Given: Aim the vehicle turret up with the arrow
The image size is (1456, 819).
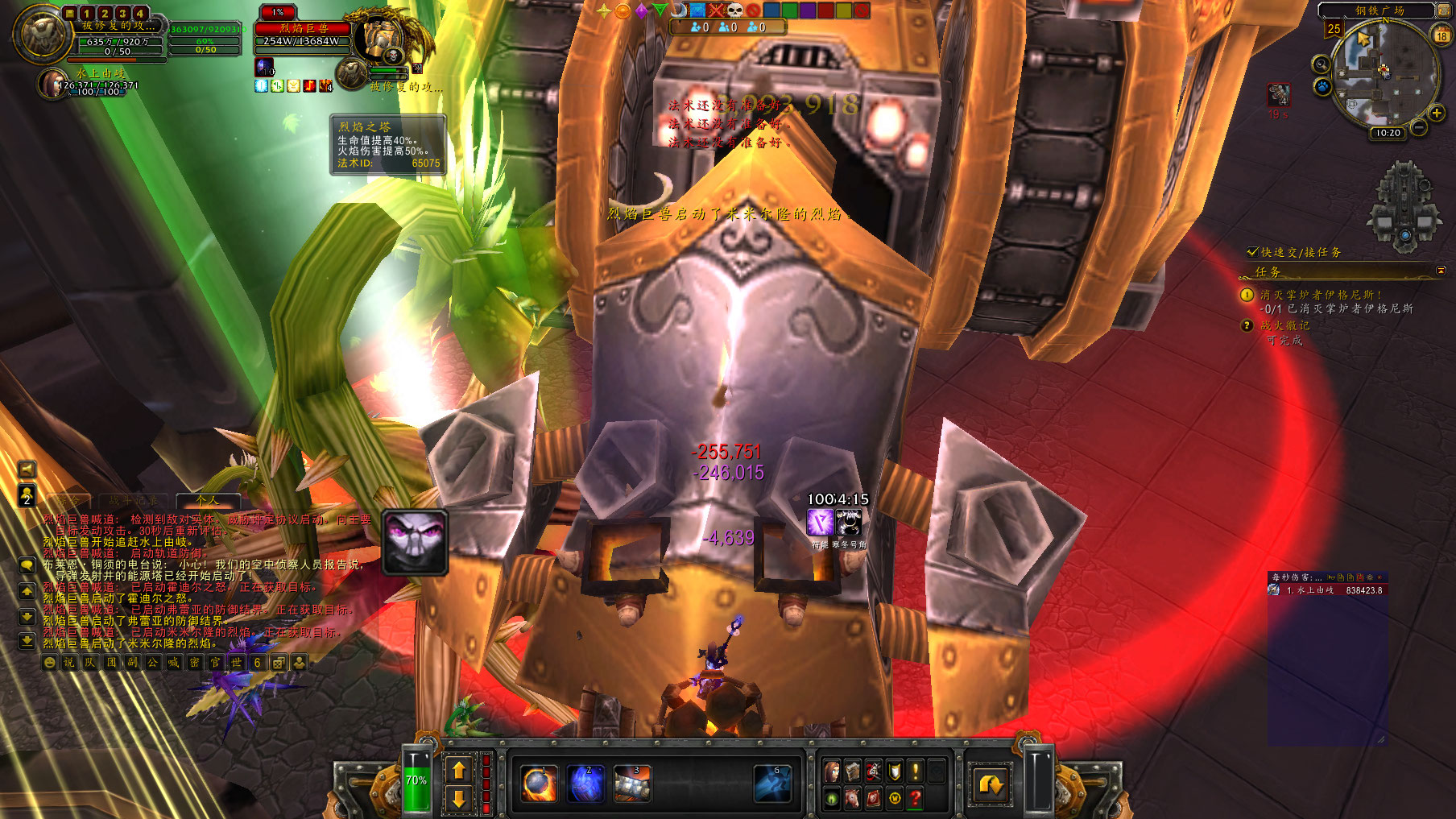Looking at the screenshot, I should (x=458, y=770).
